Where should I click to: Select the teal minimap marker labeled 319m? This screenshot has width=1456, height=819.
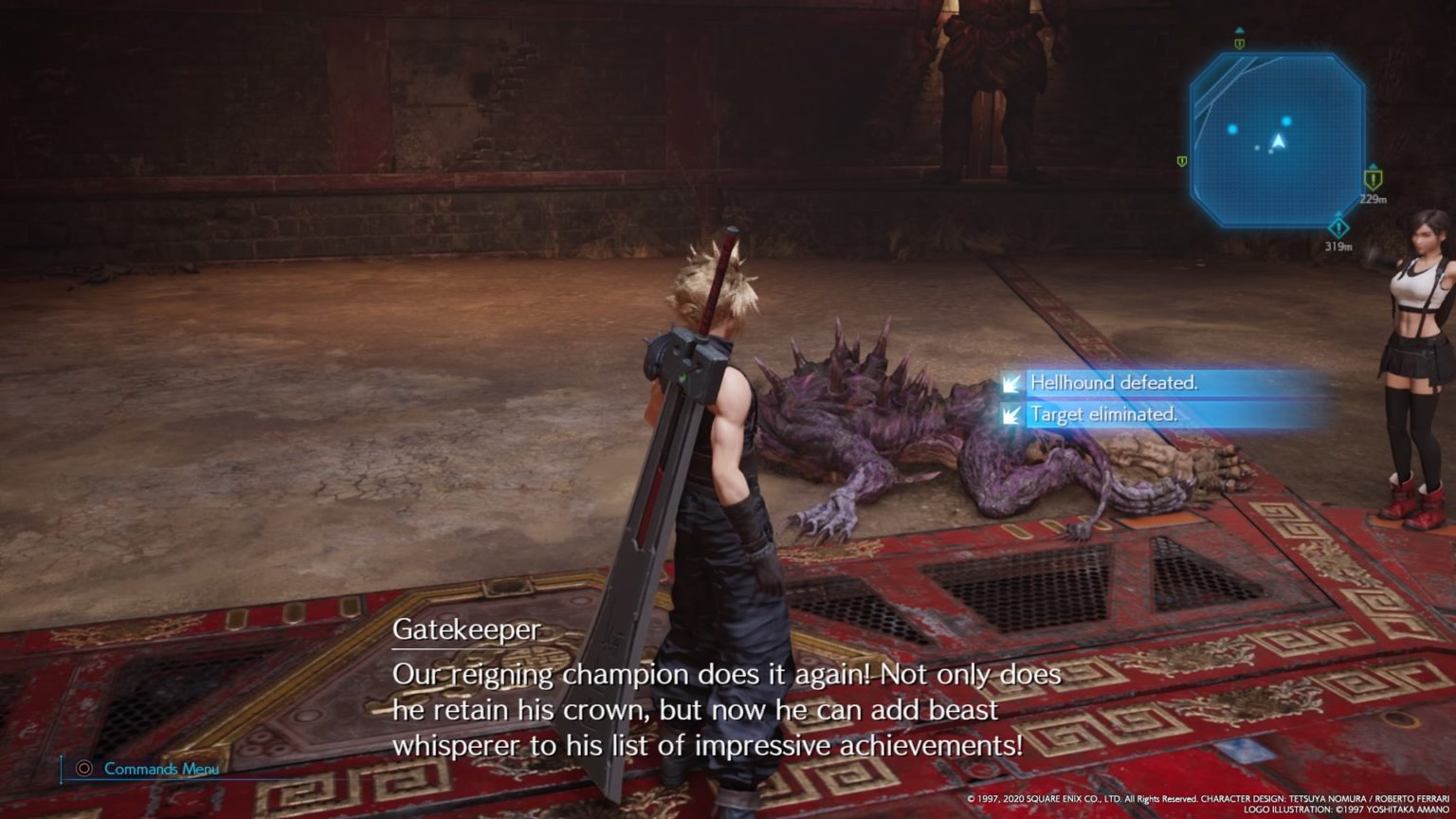pos(1338,227)
